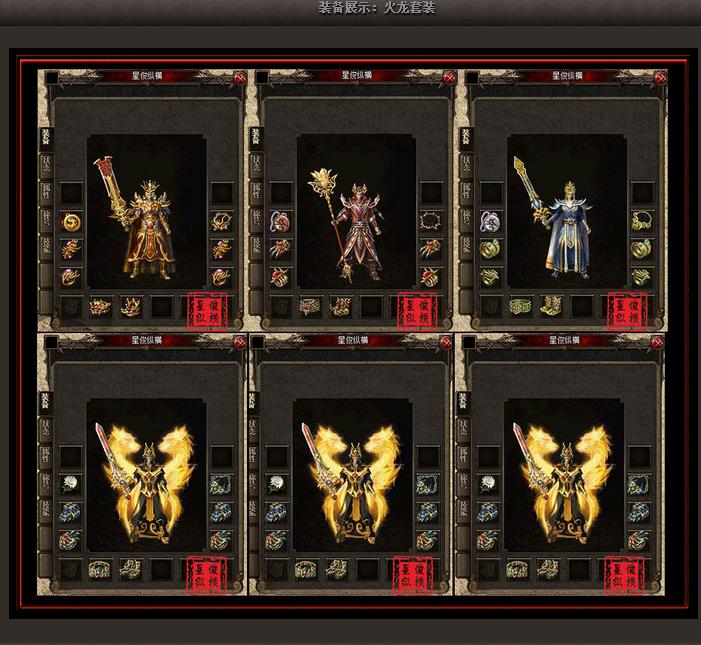Select the red mage's belt slot
Screen dimensions: 701x645
[310, 307]
